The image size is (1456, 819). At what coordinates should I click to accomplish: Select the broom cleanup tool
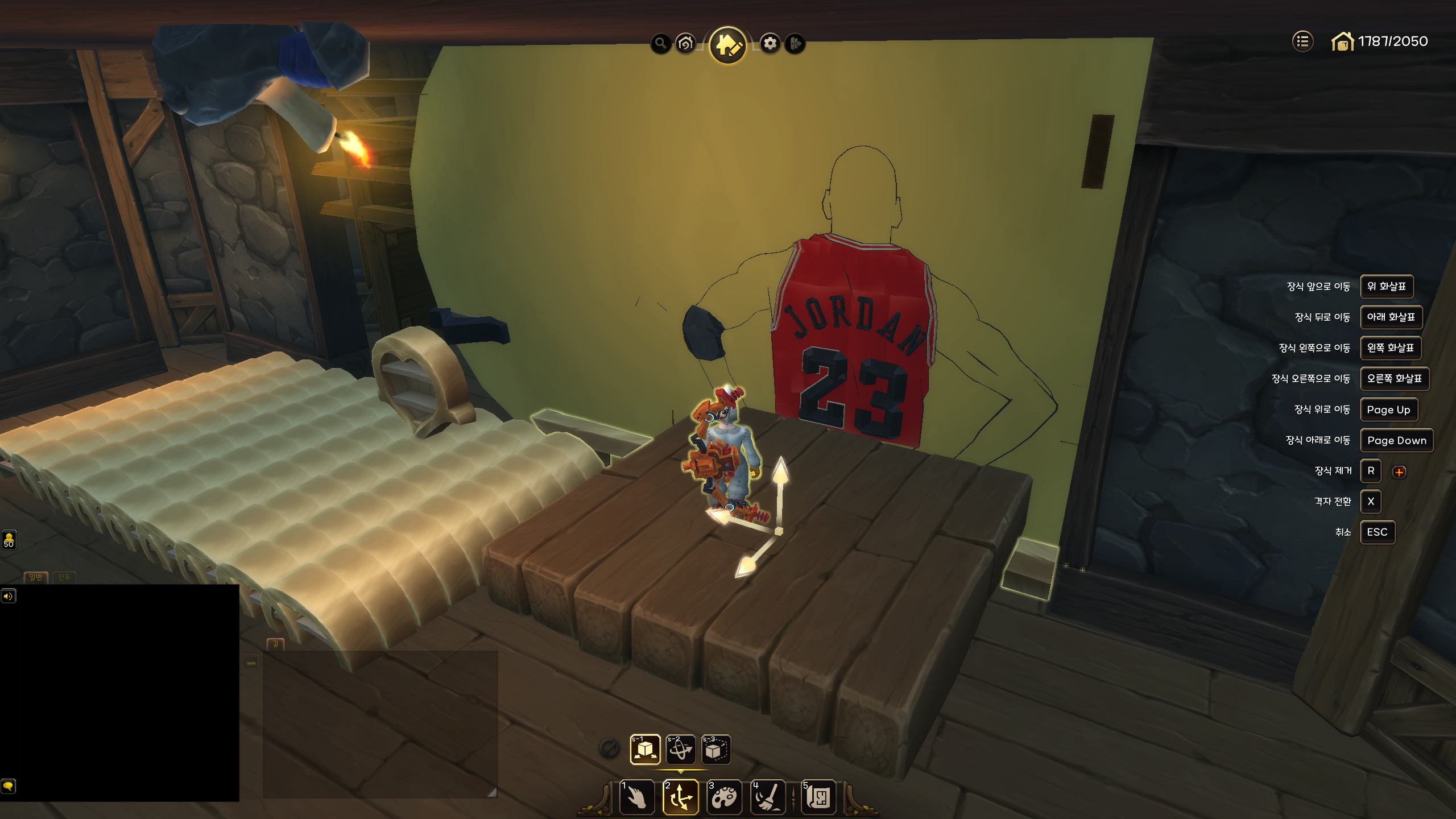[x=768, y=797]
